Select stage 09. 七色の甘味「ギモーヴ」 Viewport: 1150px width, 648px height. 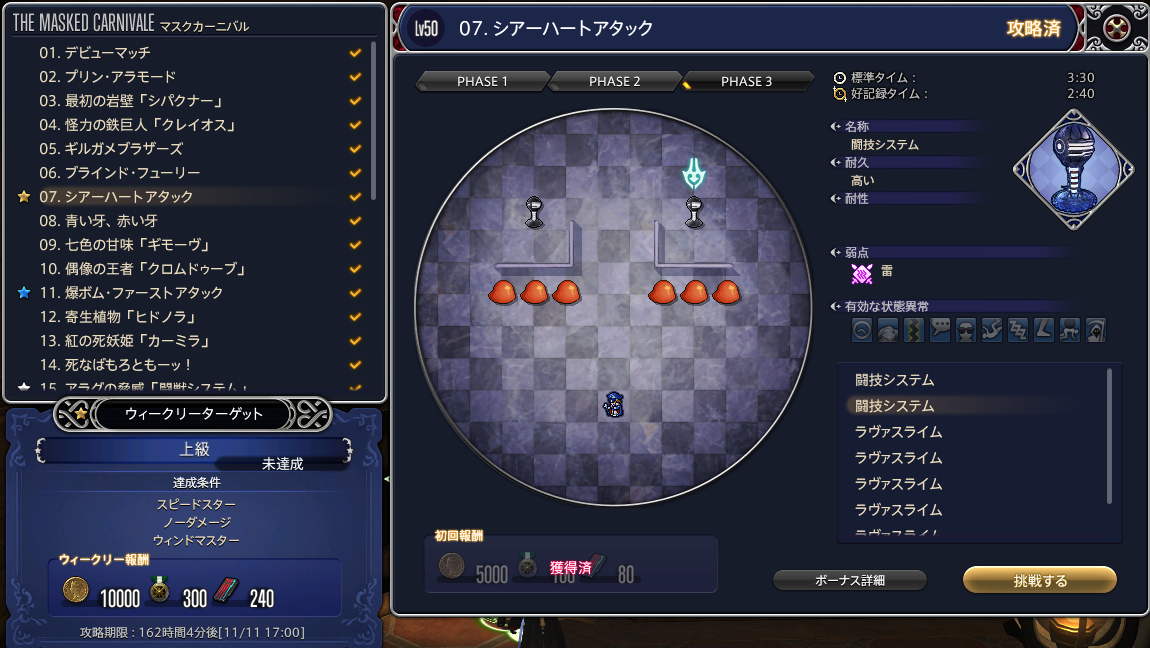tap(124, 244)
